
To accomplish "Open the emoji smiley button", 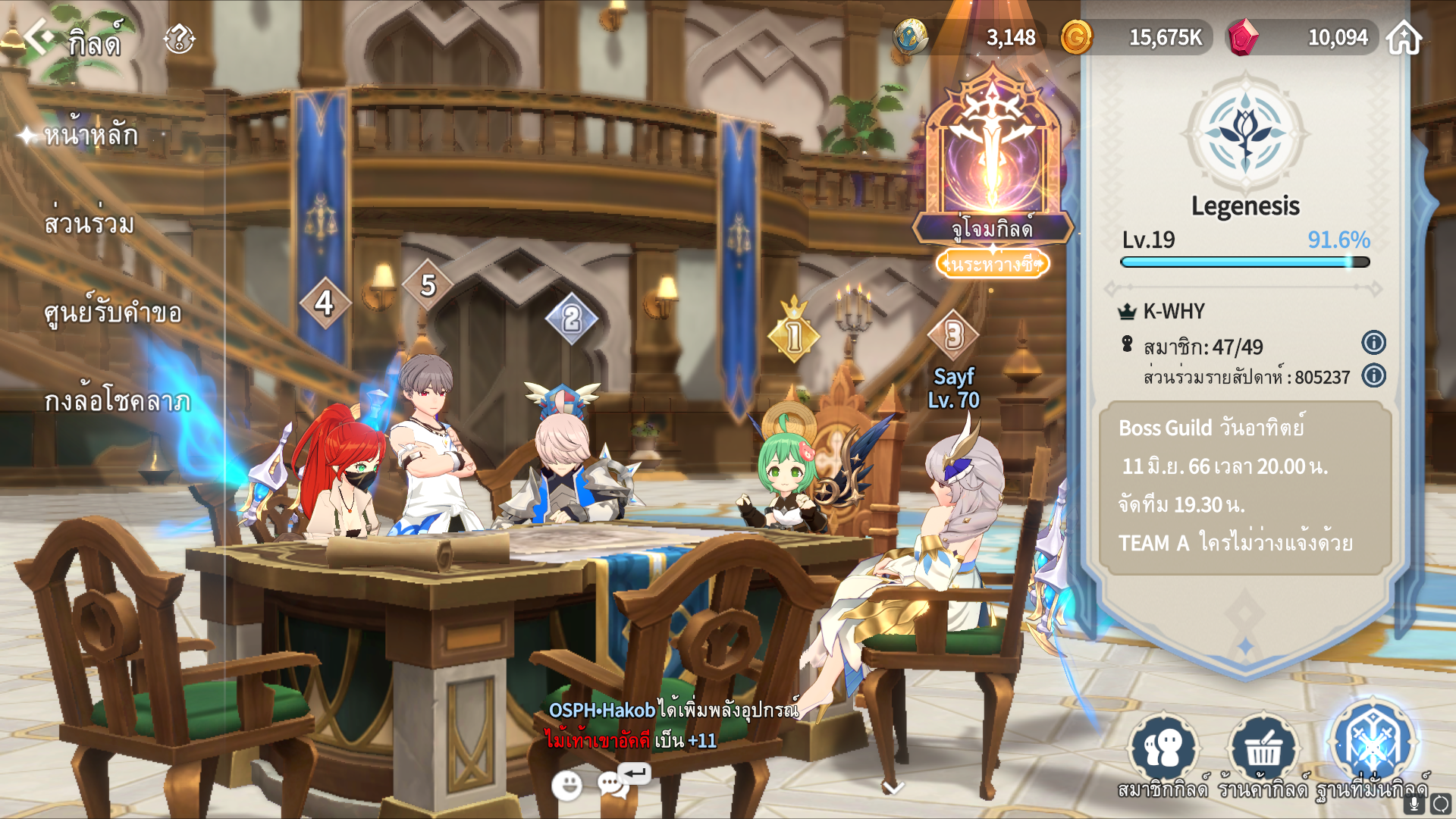I will [x=566, y=786].
